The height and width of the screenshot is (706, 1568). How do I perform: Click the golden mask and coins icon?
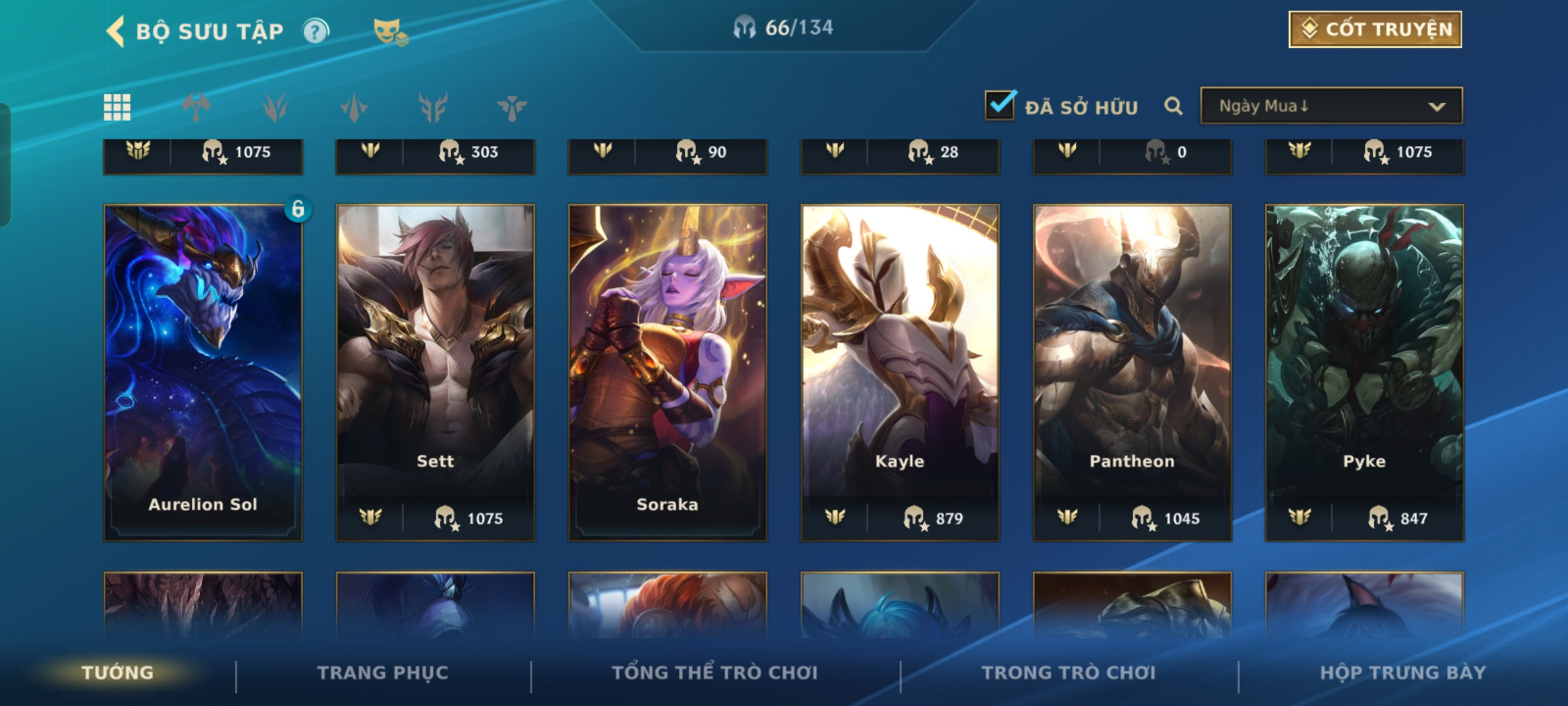click(x=390, y=31)
